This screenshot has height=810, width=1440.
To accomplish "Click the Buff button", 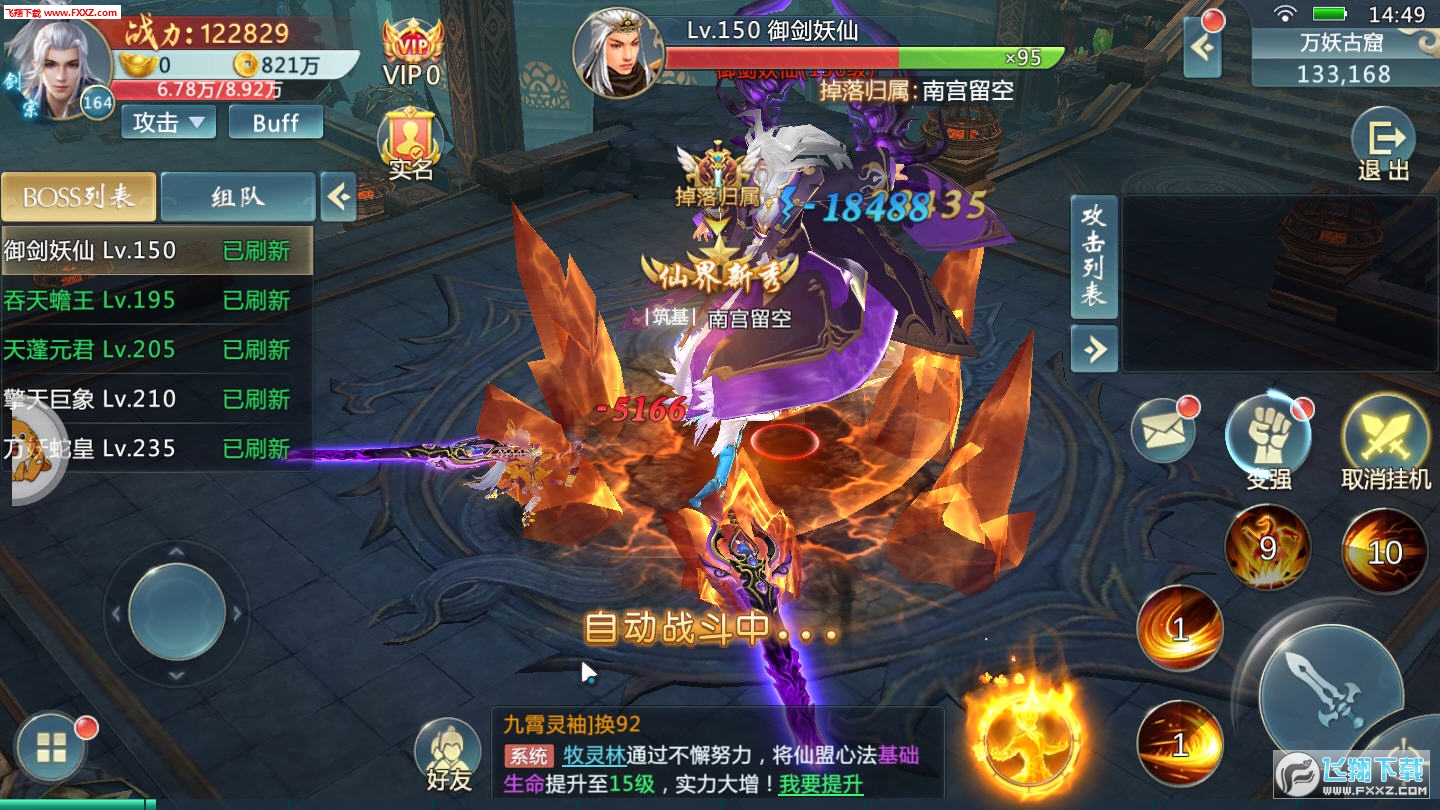I will point(275,122).
